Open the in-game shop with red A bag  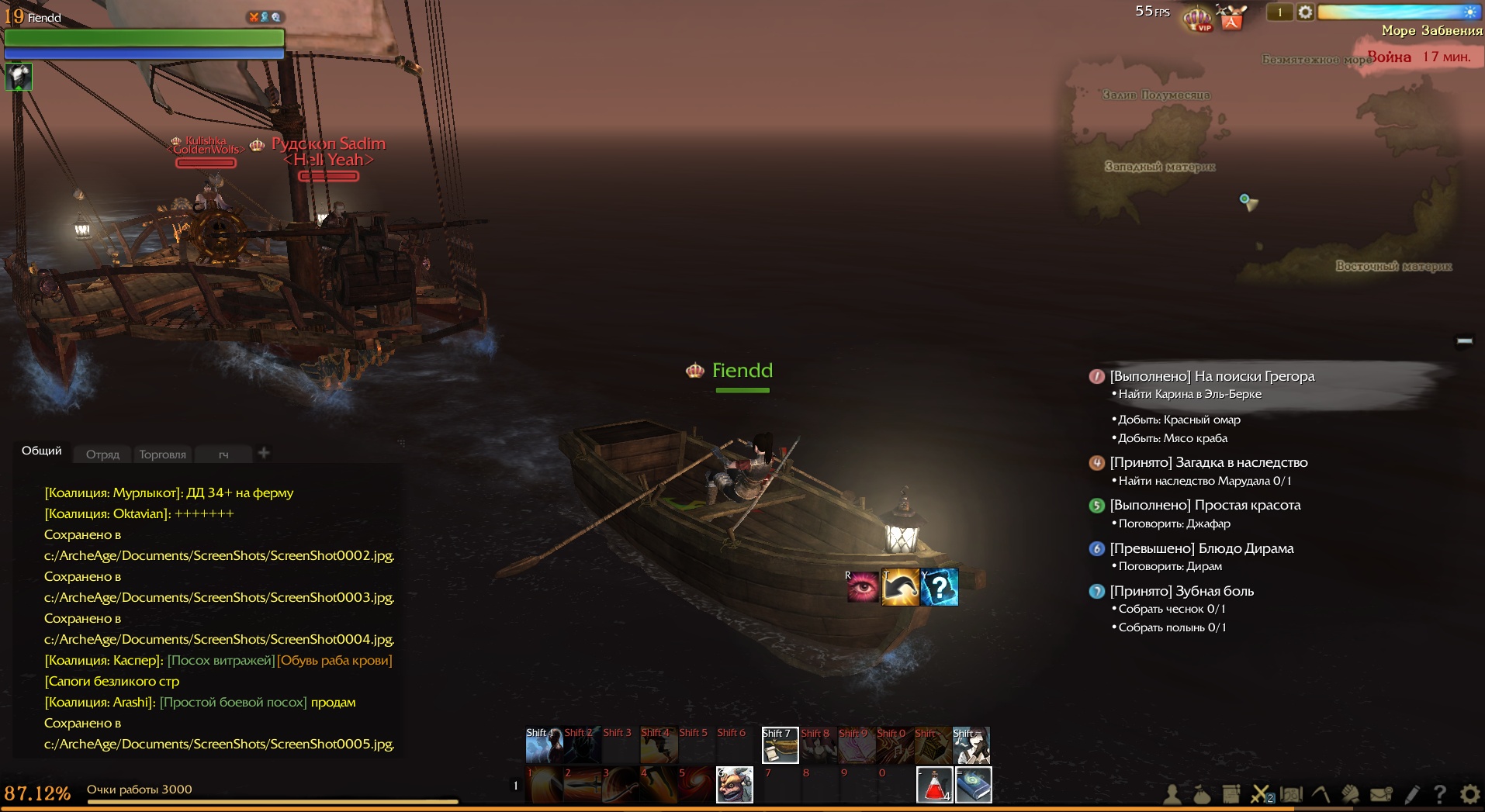pos(1231,18)
